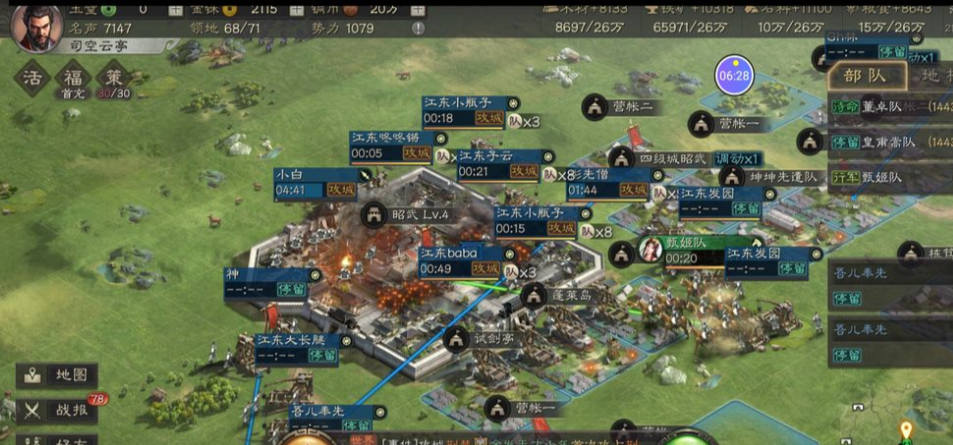Select the 甄姬队 army portrait marker
This screenshot has height=445, width=953.
(652, 248)
